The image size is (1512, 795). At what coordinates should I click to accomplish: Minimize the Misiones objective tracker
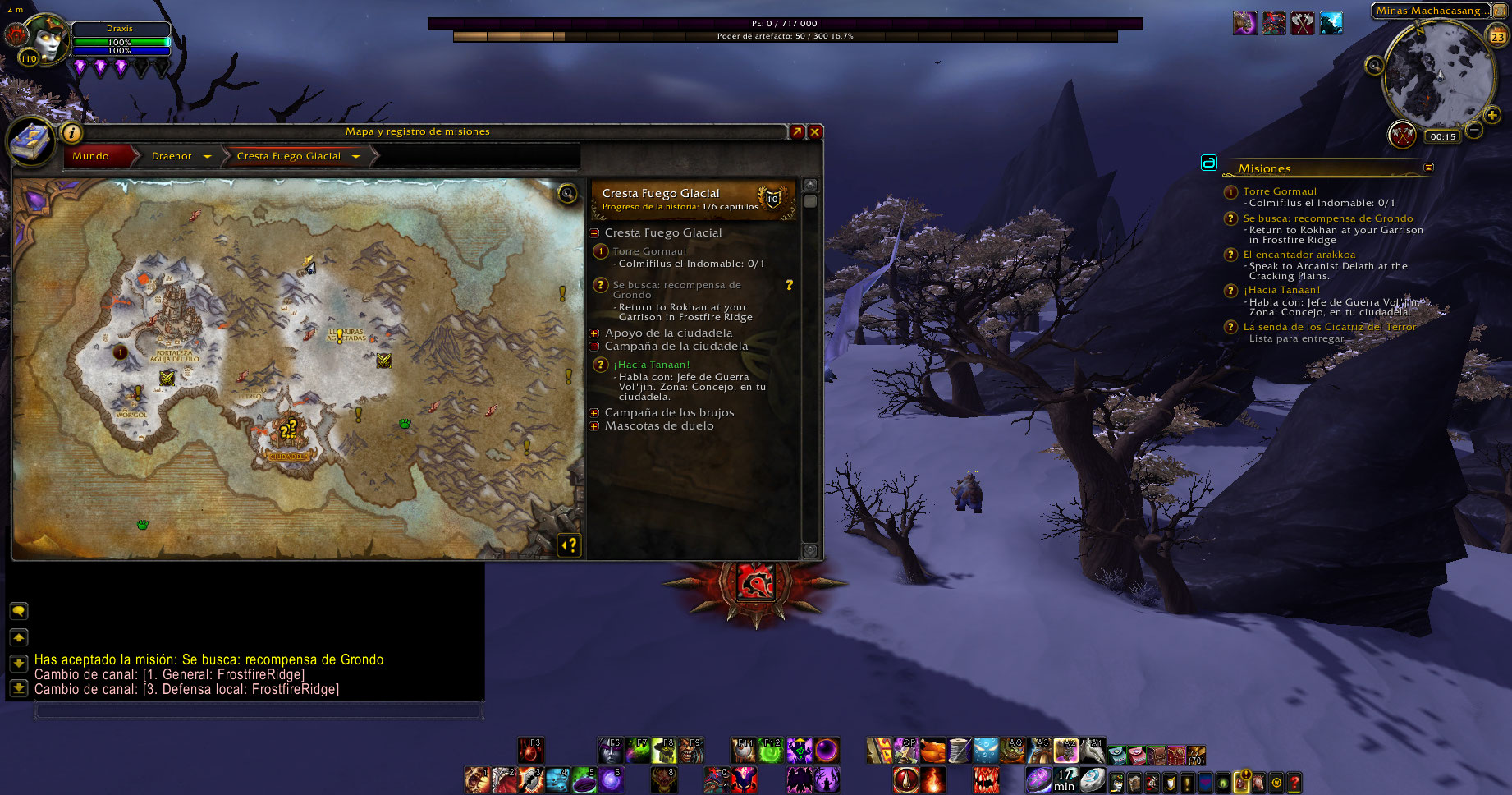click(1428, 168)
